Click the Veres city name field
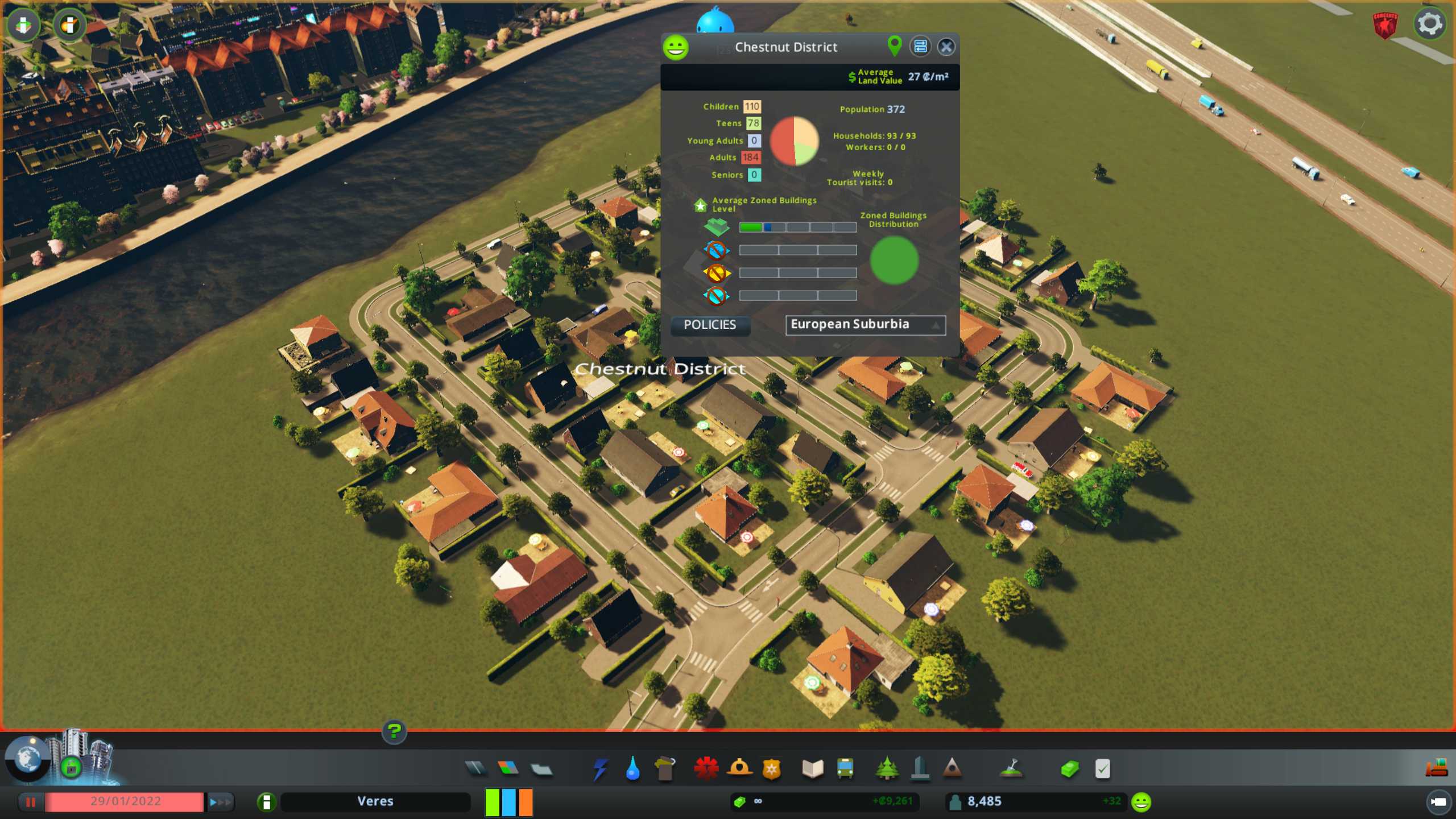 pos(376,801)
